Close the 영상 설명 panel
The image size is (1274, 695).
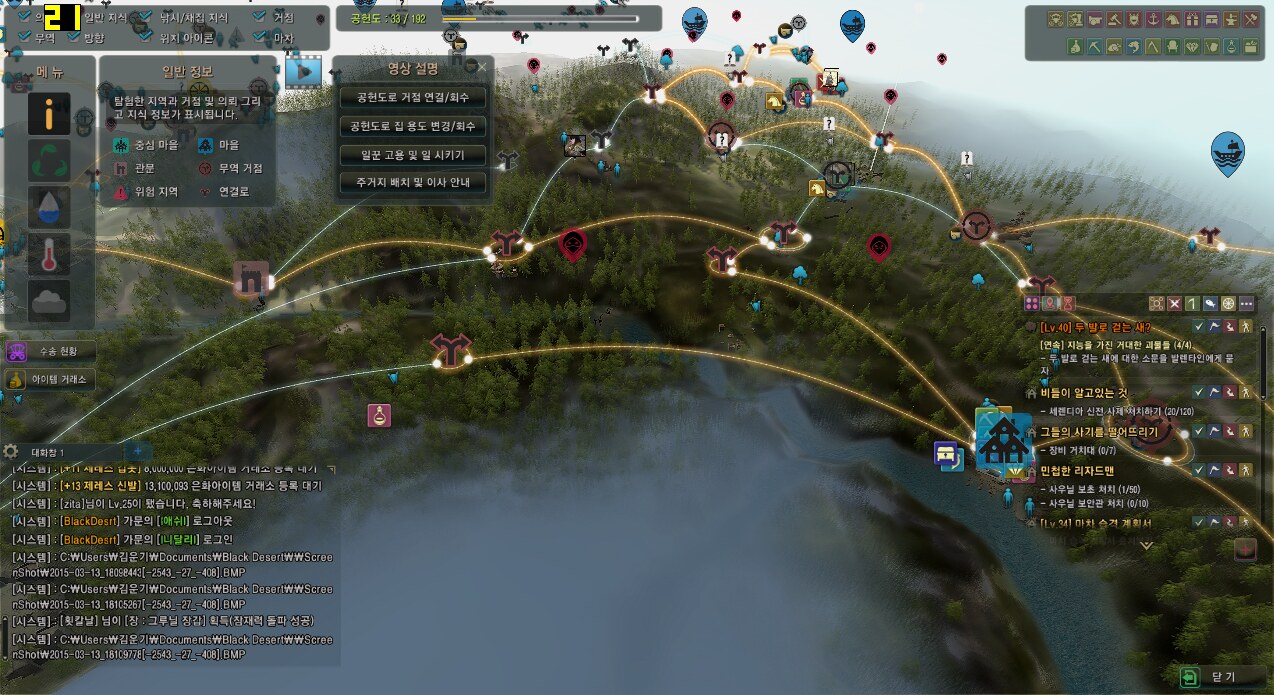point(482,68)
